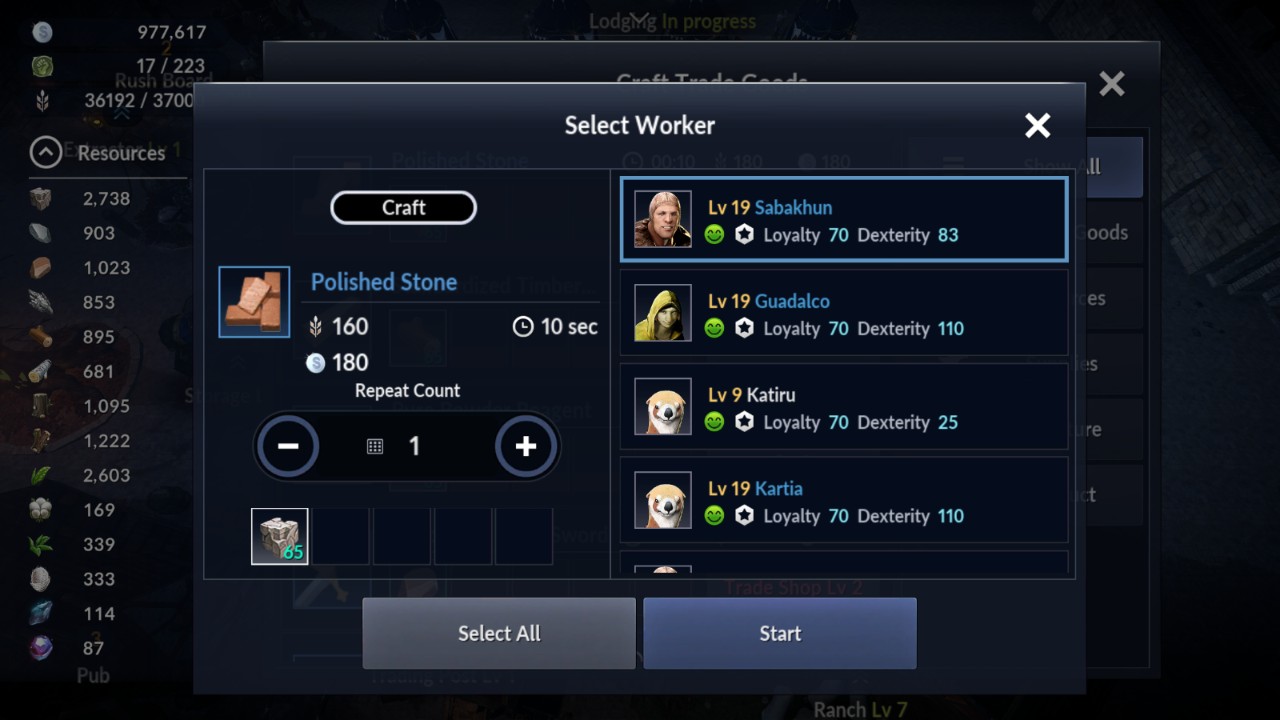Tap the Polished Stone item icon
Viewport: 1280px width, 720px height.
(x=254, y=302)
